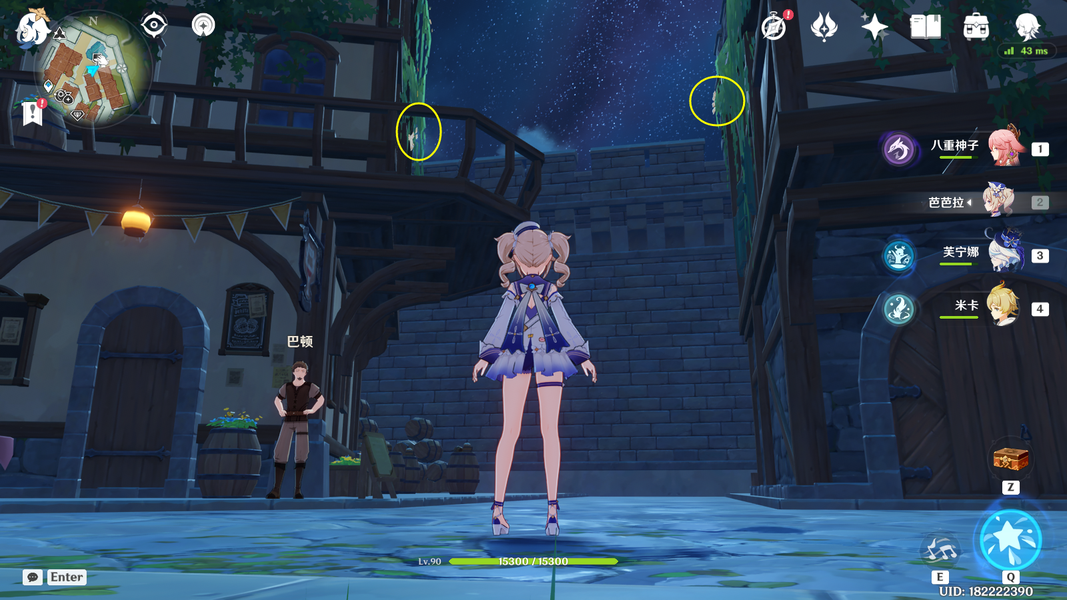Unleash the glowing elemental burst icon

click(x=1010, y=540)
